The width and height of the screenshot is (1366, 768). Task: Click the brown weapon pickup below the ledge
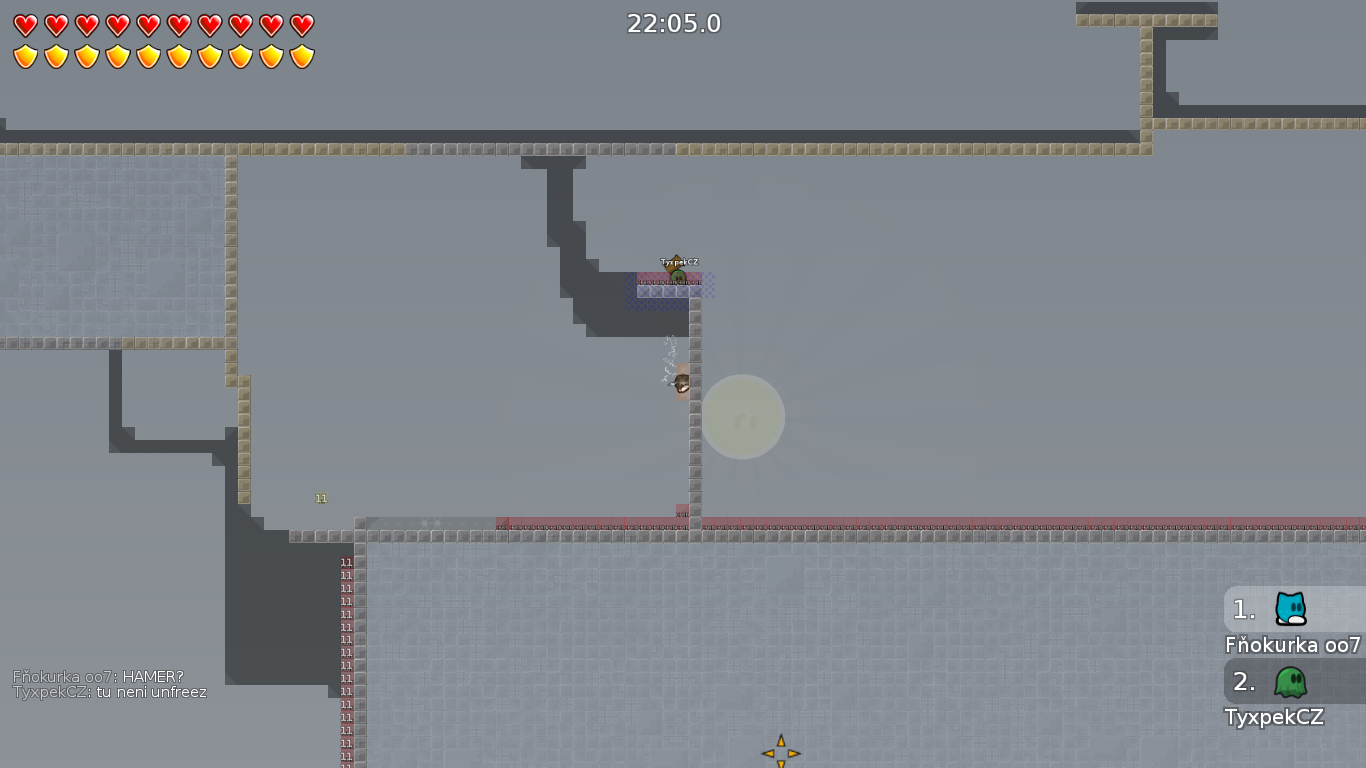682,382
